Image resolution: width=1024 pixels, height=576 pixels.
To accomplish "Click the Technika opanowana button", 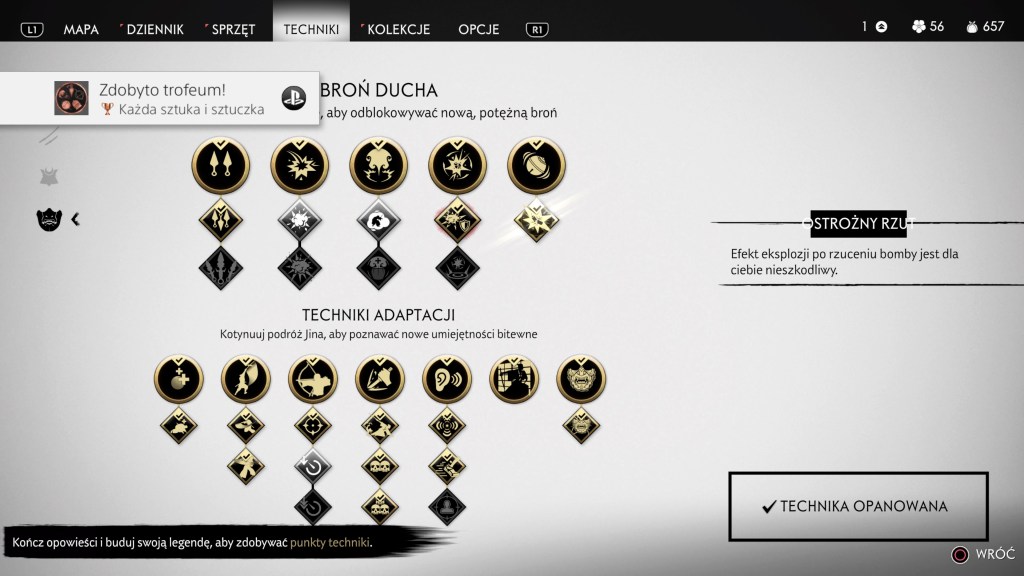I will 858,506.
